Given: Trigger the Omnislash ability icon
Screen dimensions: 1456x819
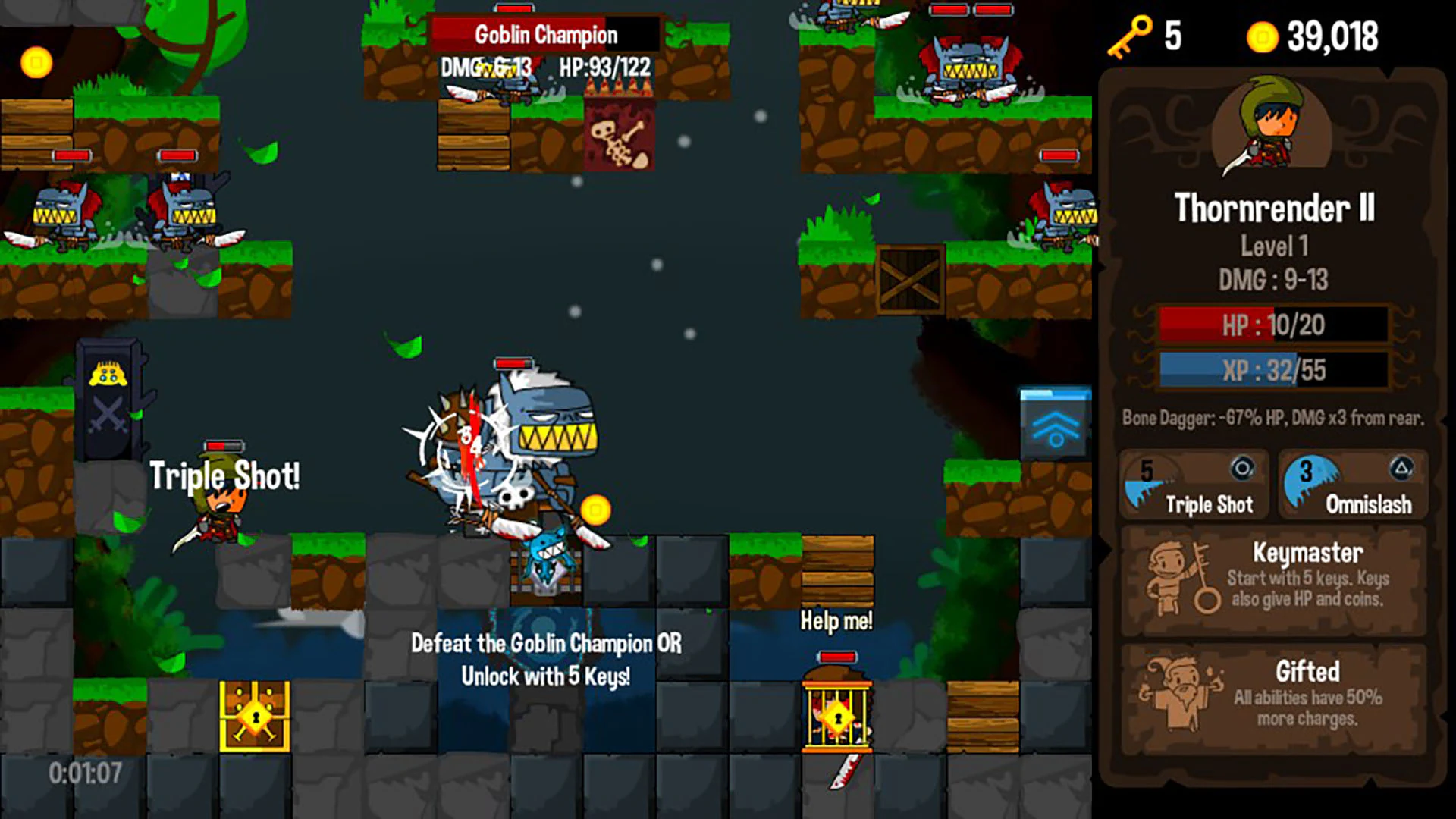Looking at the screenshot, I should tap(1354, 485).
